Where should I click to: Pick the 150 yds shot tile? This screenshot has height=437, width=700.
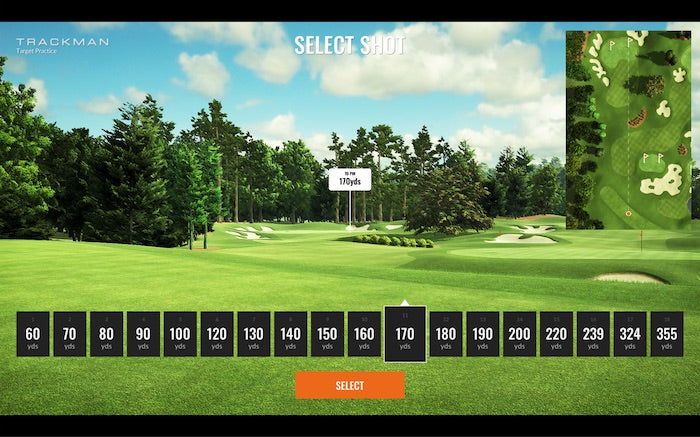point(327,334)
